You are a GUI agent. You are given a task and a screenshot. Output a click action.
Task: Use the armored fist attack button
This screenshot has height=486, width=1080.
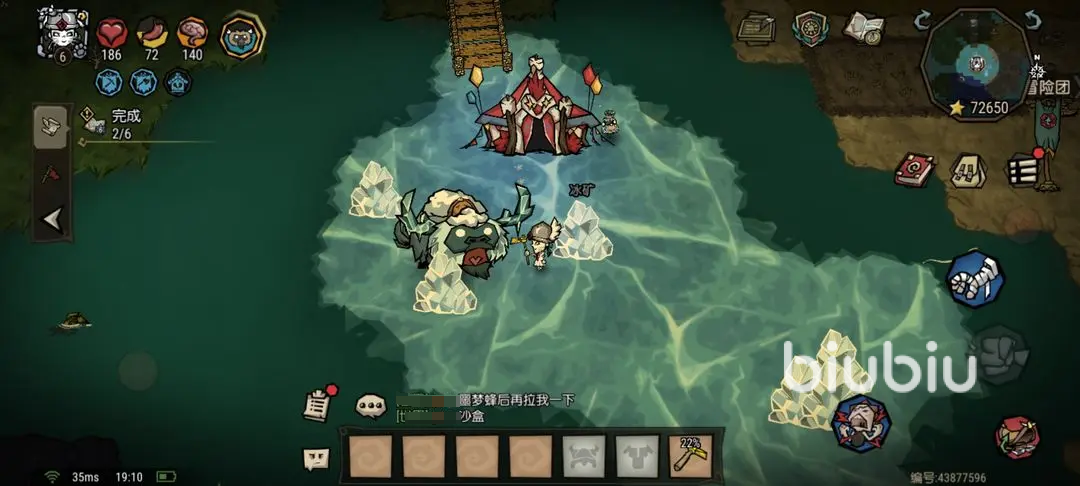click(975, 279)
